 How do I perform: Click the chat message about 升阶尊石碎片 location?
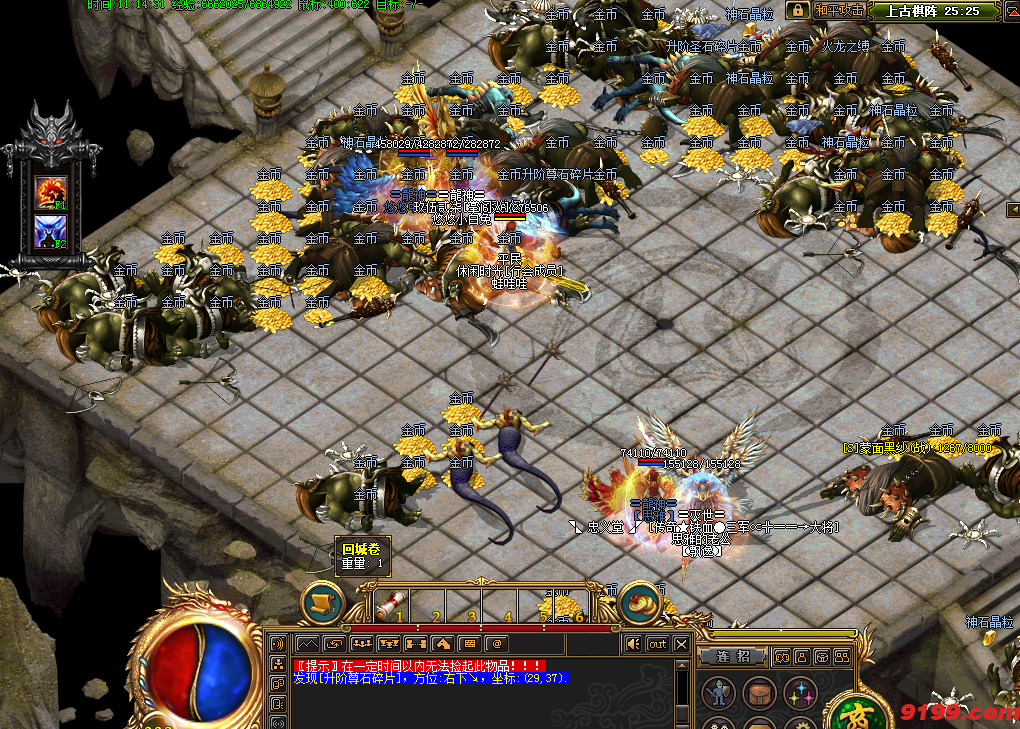point(432,678)
